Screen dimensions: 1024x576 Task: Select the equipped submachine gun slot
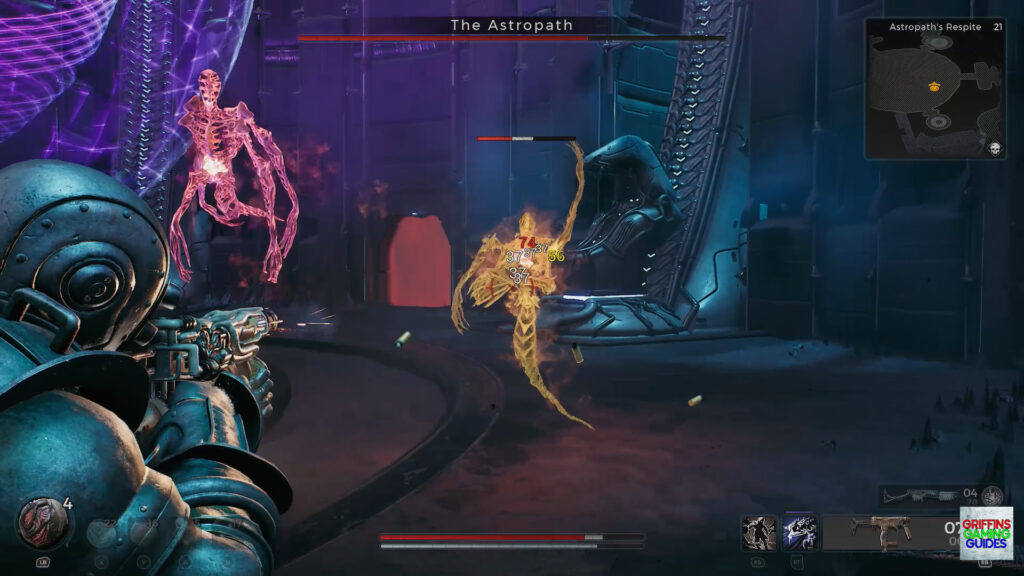[880, 533]
